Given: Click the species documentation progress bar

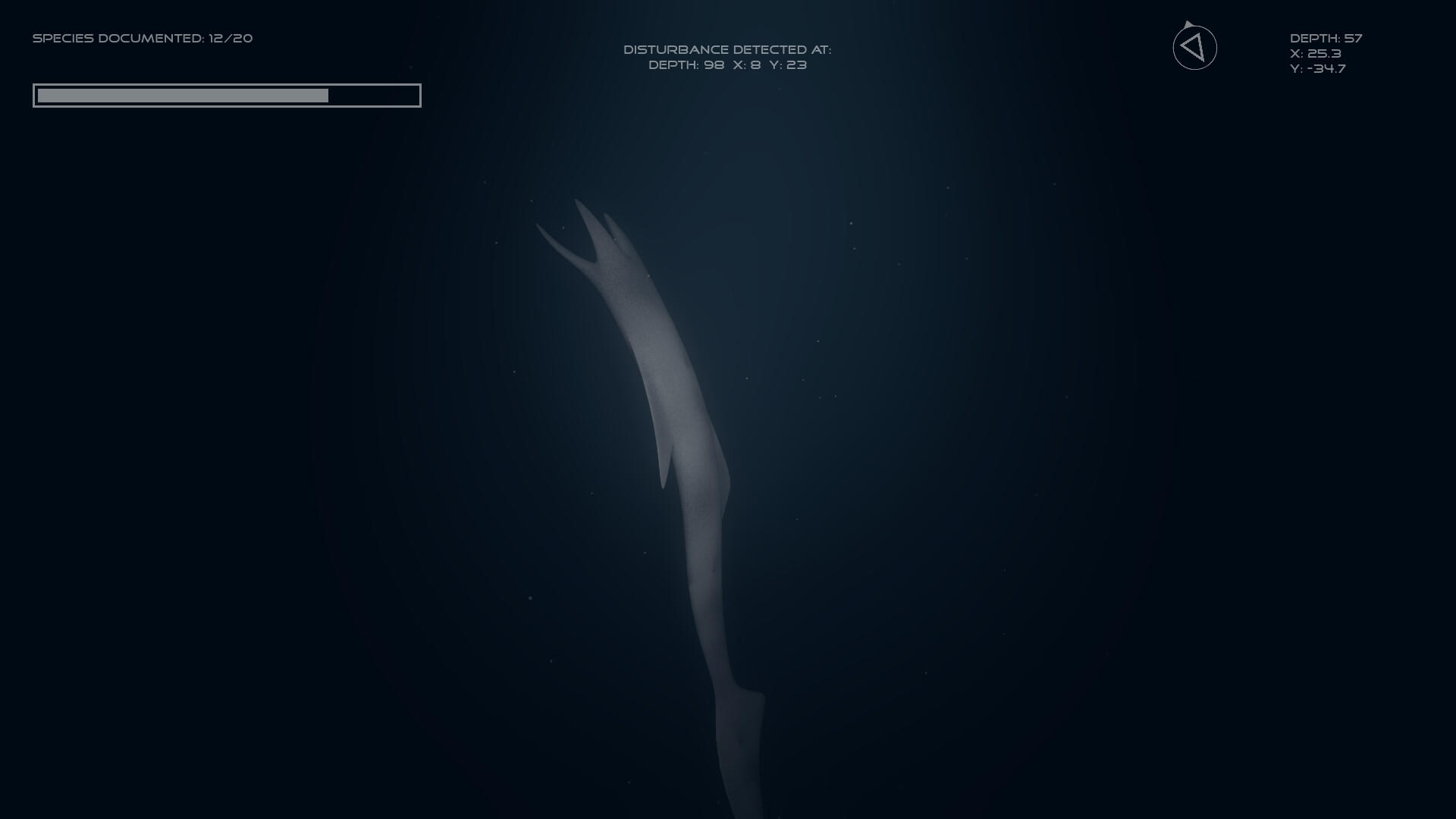Looking at the screenshot, I should point(227,96).
